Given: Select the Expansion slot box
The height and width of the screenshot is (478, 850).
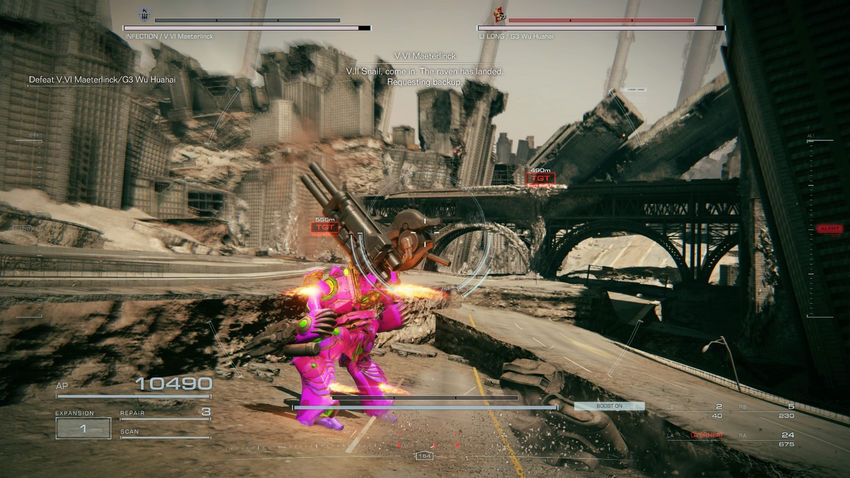Looking at the screenshot, I should (x=83, y=428).
